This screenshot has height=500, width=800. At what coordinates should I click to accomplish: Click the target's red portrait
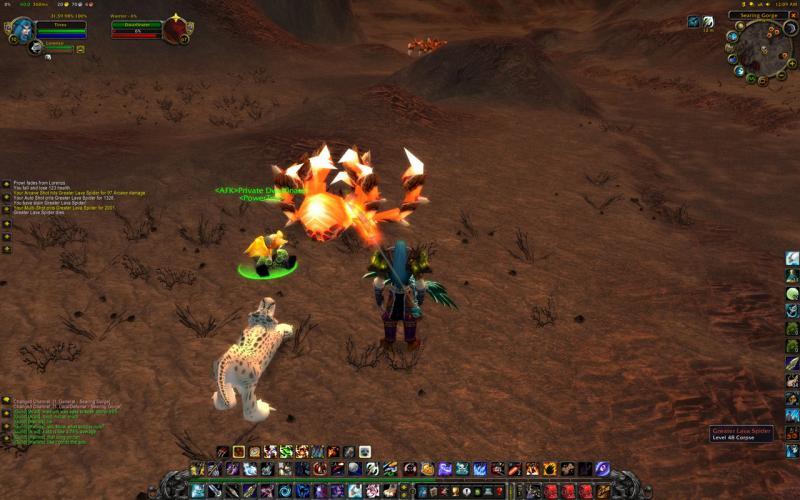coord(177,29)
